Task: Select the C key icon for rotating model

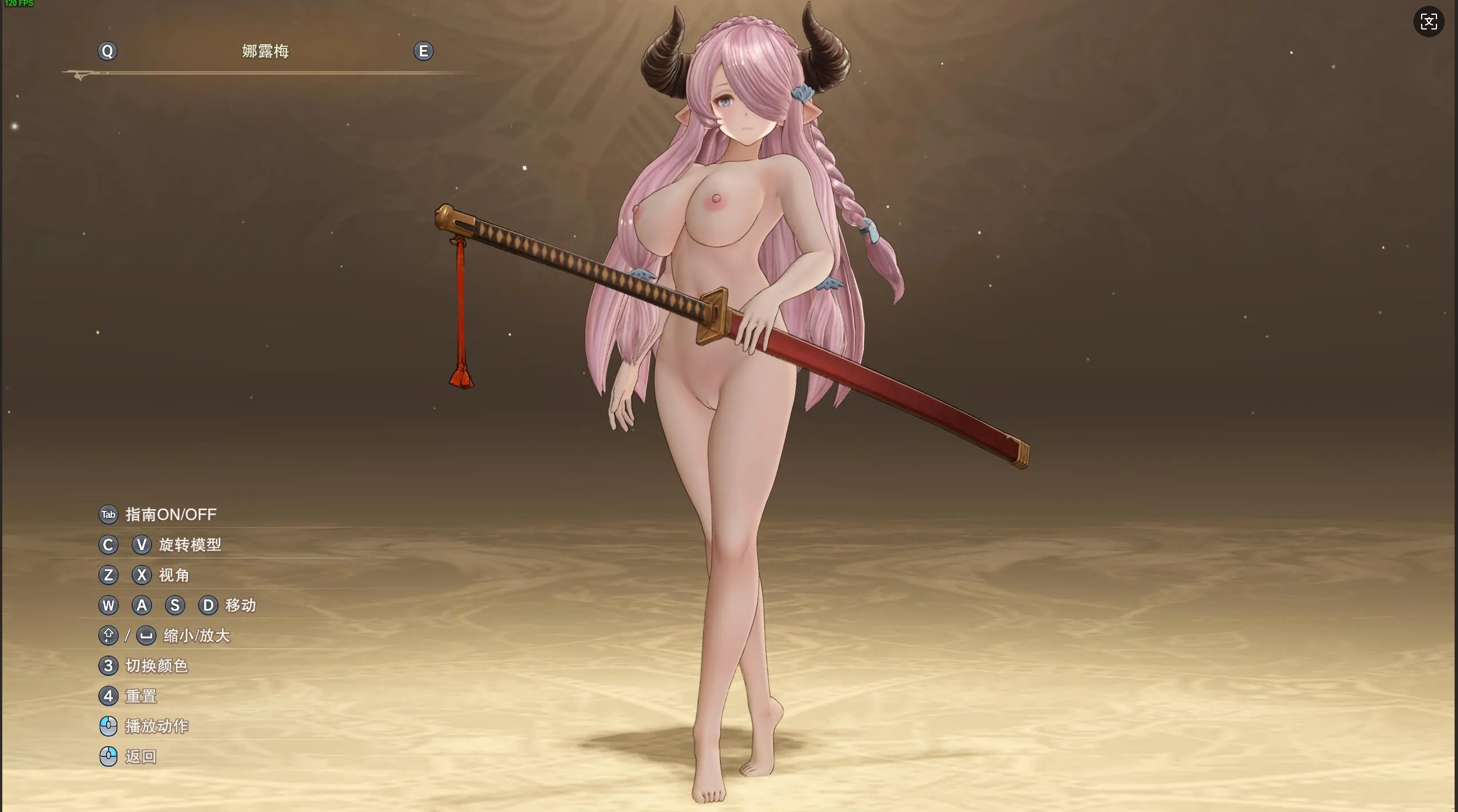Action: [x=108, y=545]
